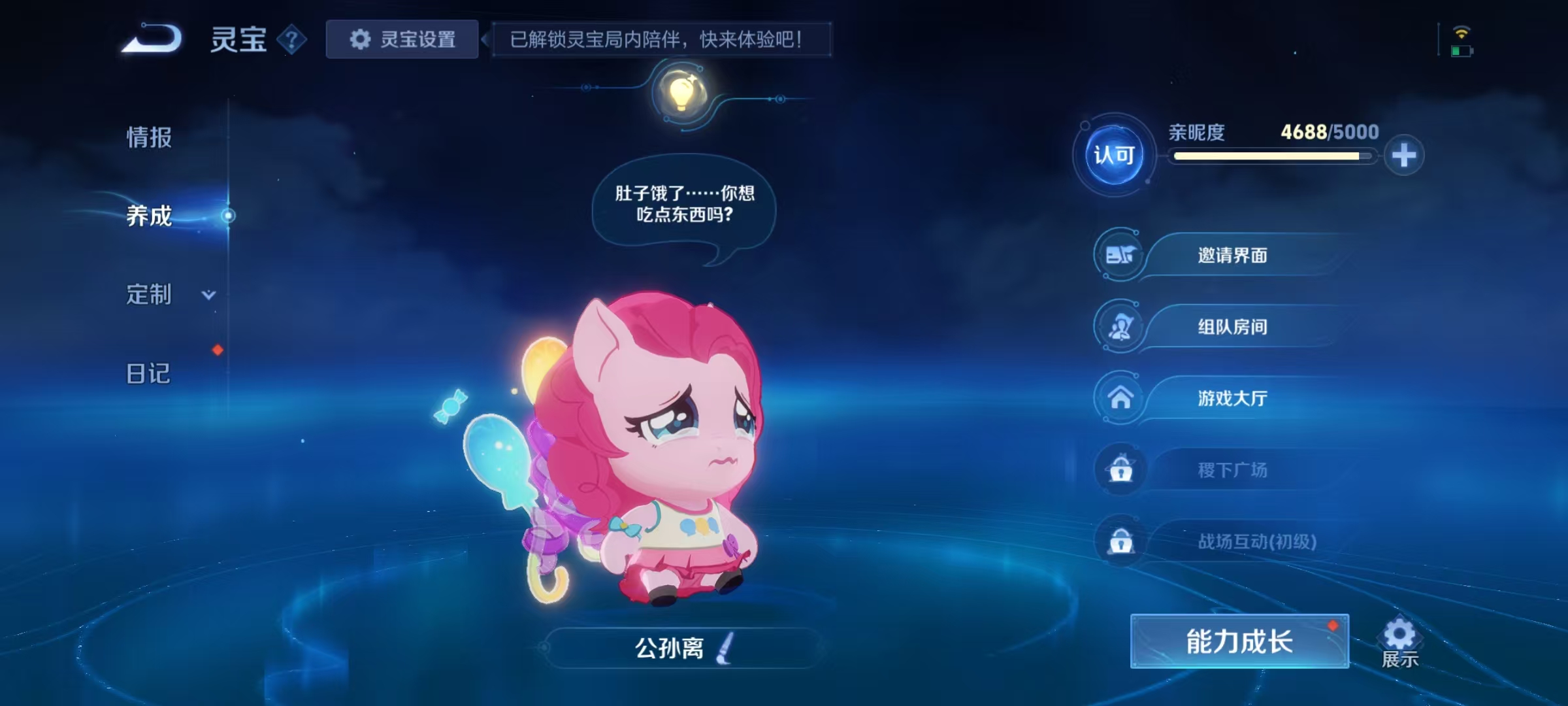Open the 组队房间 team room icon

point(1120,327)
